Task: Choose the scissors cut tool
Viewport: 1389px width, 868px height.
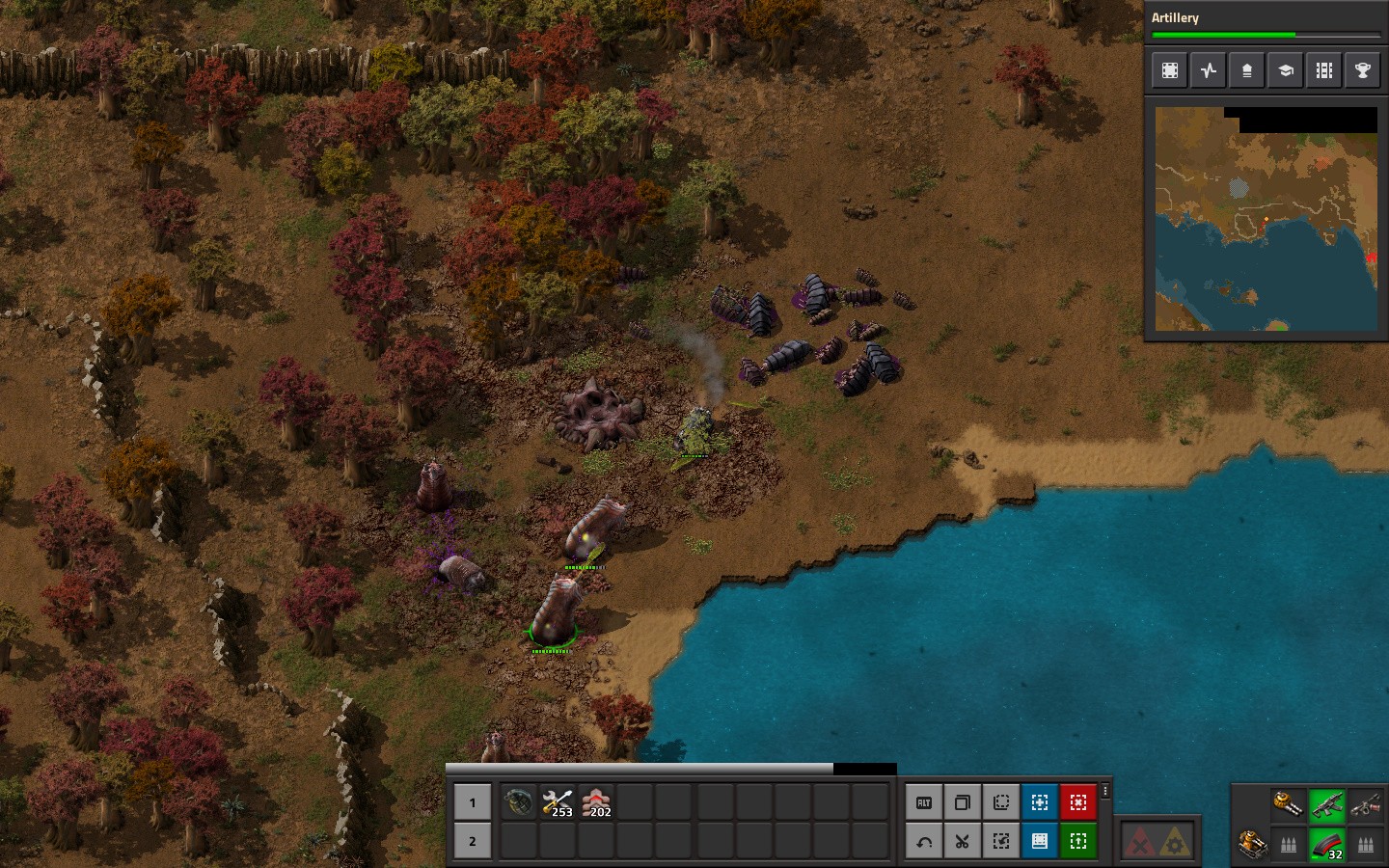Action: 963,841
